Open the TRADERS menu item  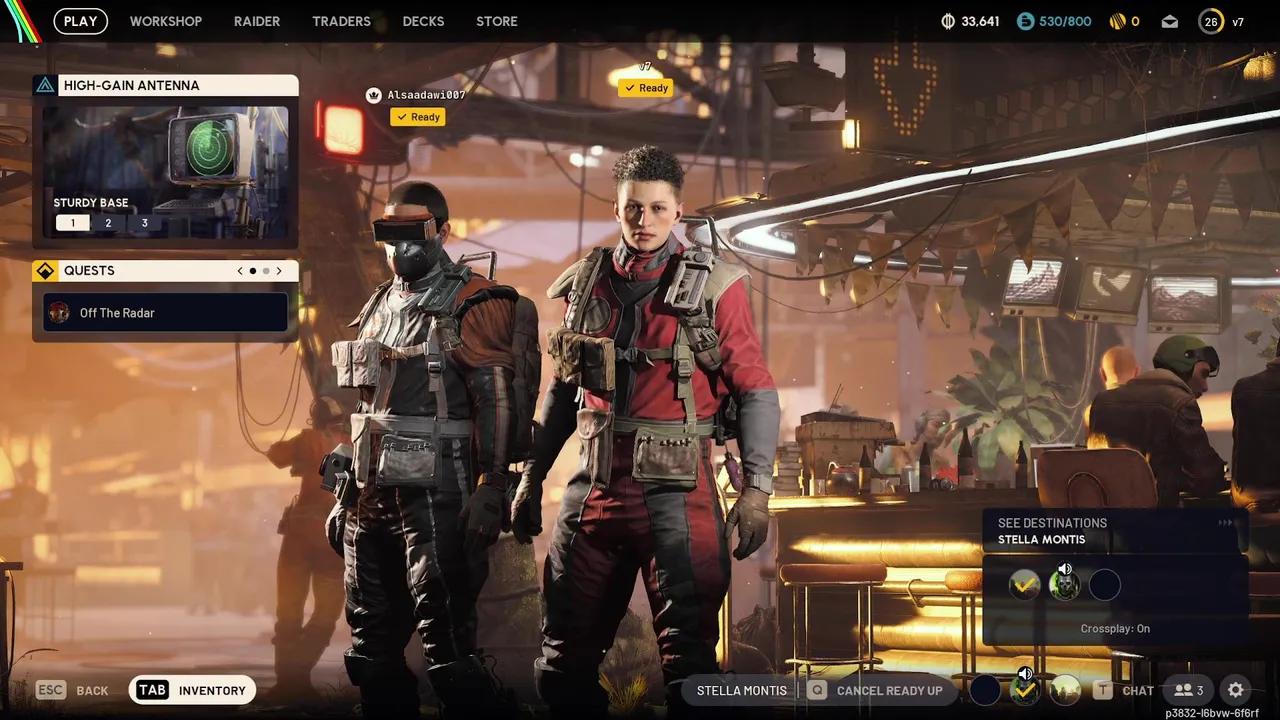pyautogui.click(x=341, y=21)
